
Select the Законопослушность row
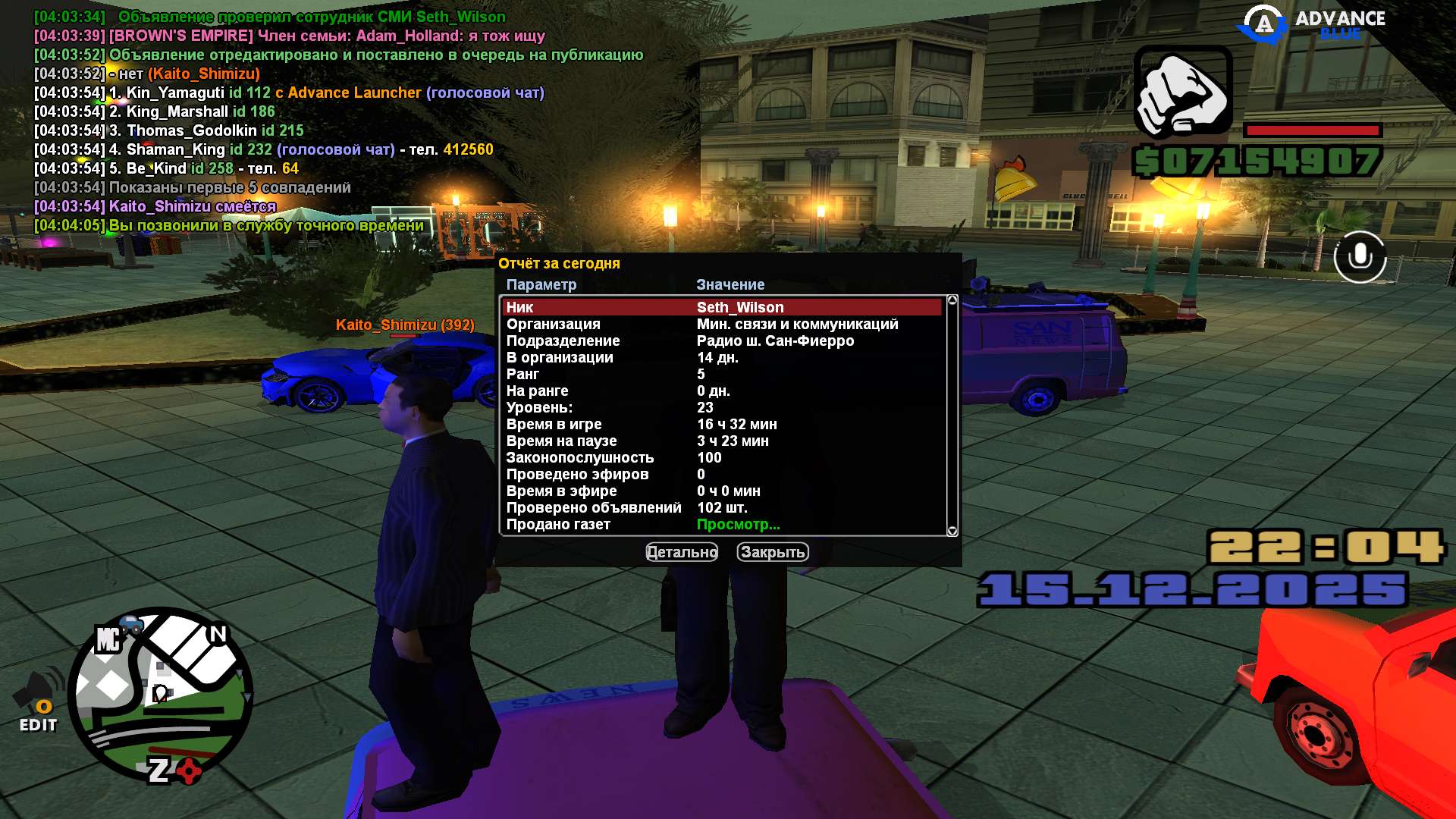[x=720, y=457]
